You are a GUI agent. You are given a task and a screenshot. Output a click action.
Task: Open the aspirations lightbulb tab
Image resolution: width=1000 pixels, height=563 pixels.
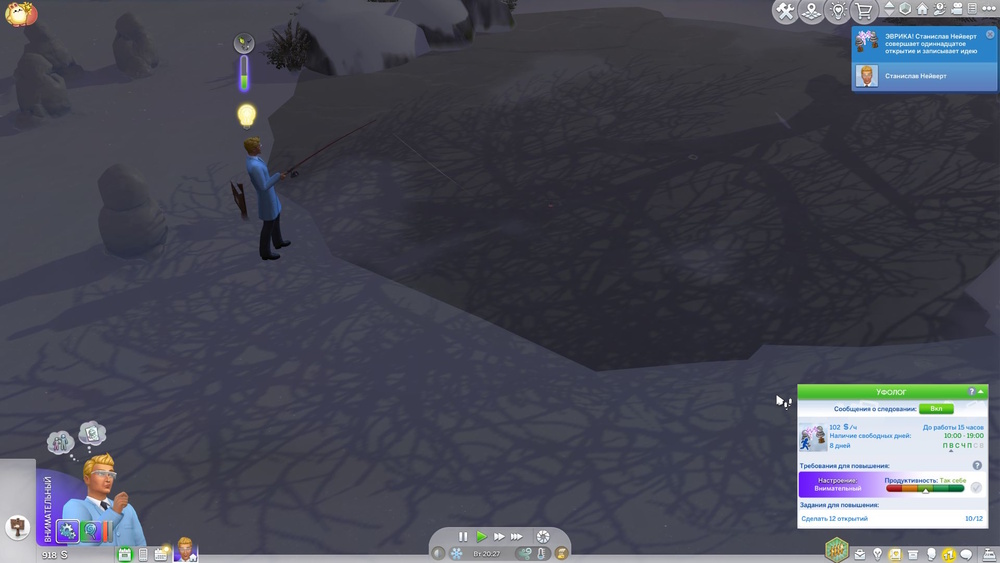(878, 554)
